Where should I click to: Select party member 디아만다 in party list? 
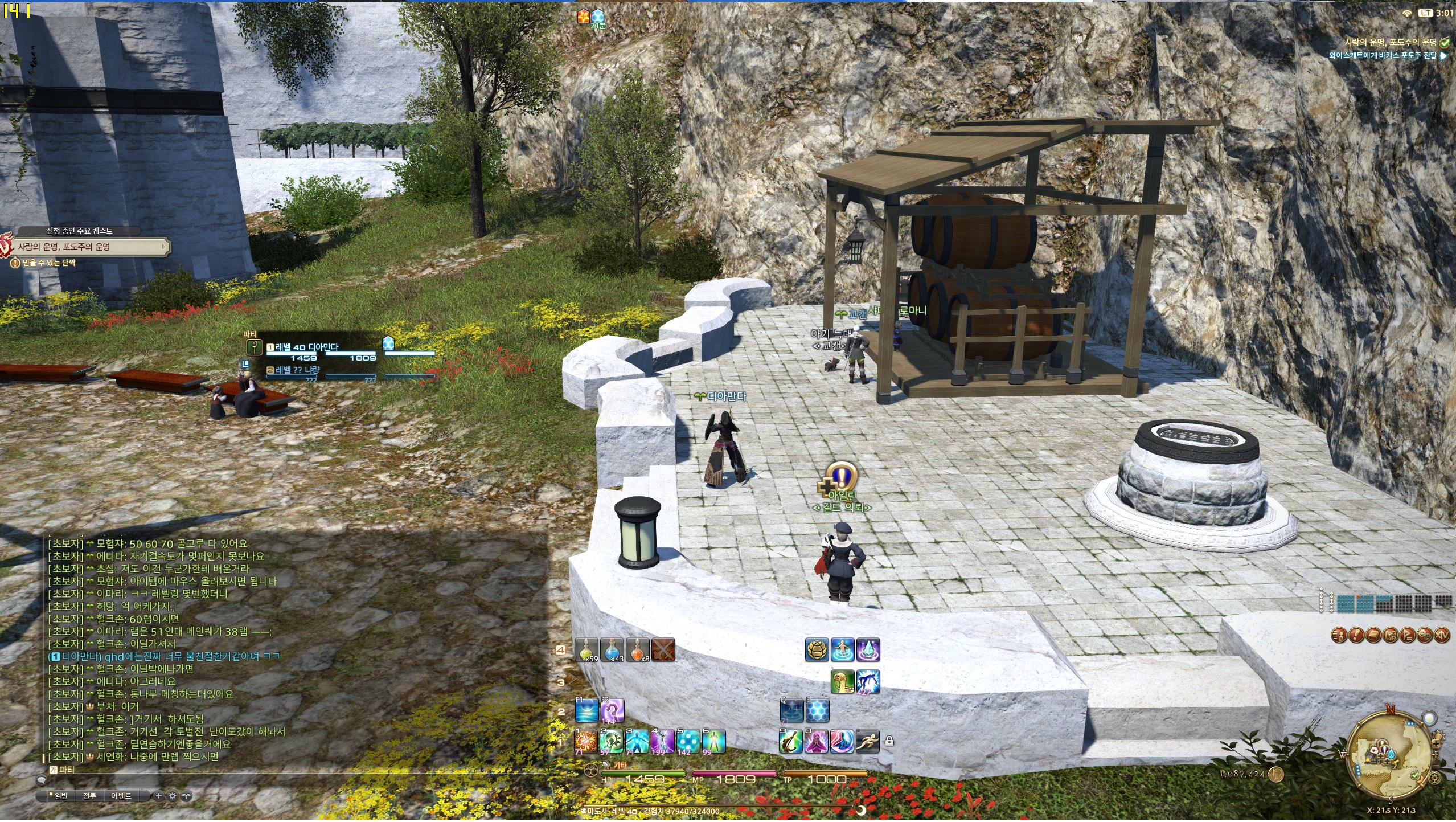[x=307, y=347]
